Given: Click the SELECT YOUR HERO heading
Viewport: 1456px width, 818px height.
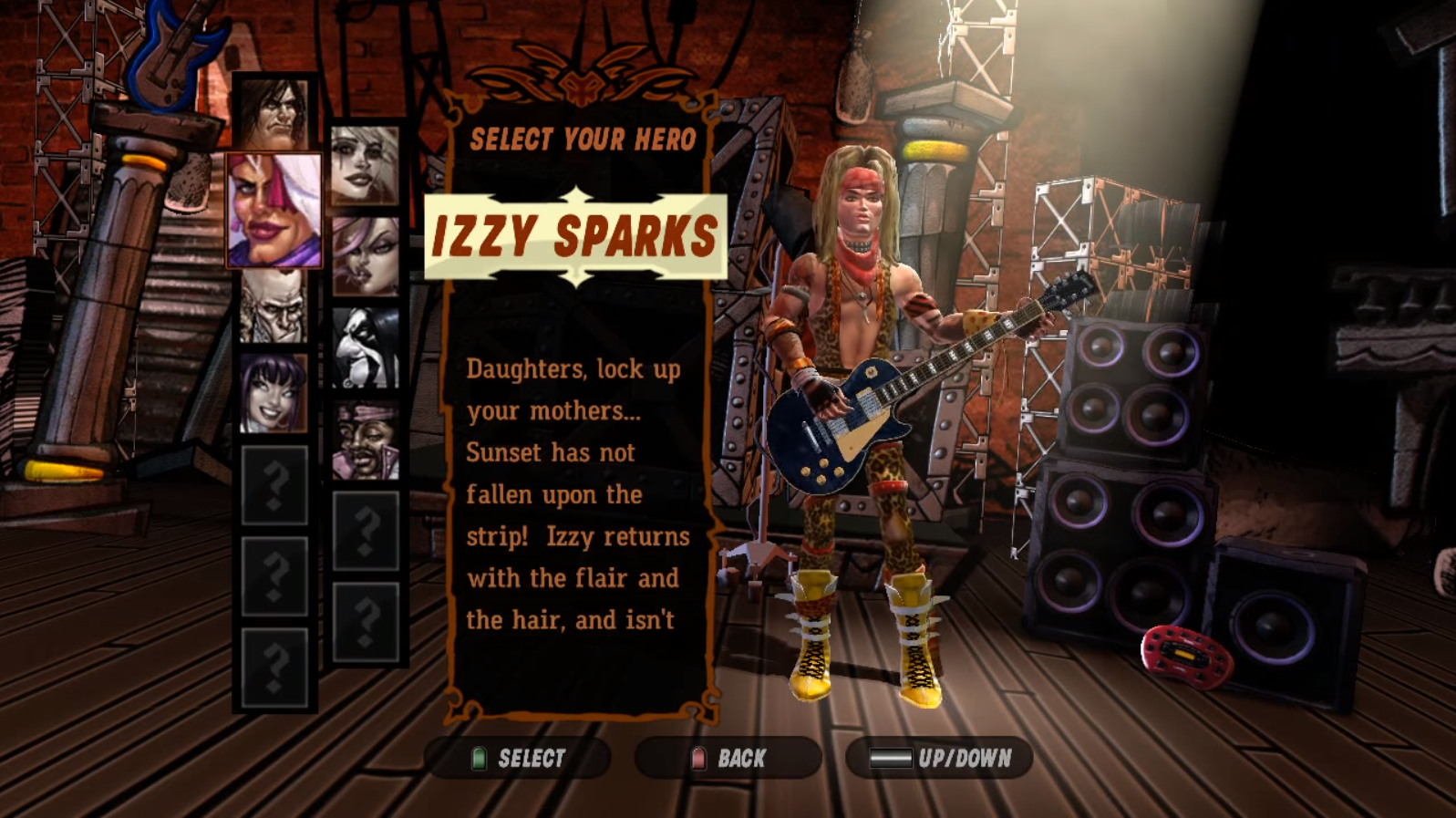Looking at the screenshot, I should (583, 139).
